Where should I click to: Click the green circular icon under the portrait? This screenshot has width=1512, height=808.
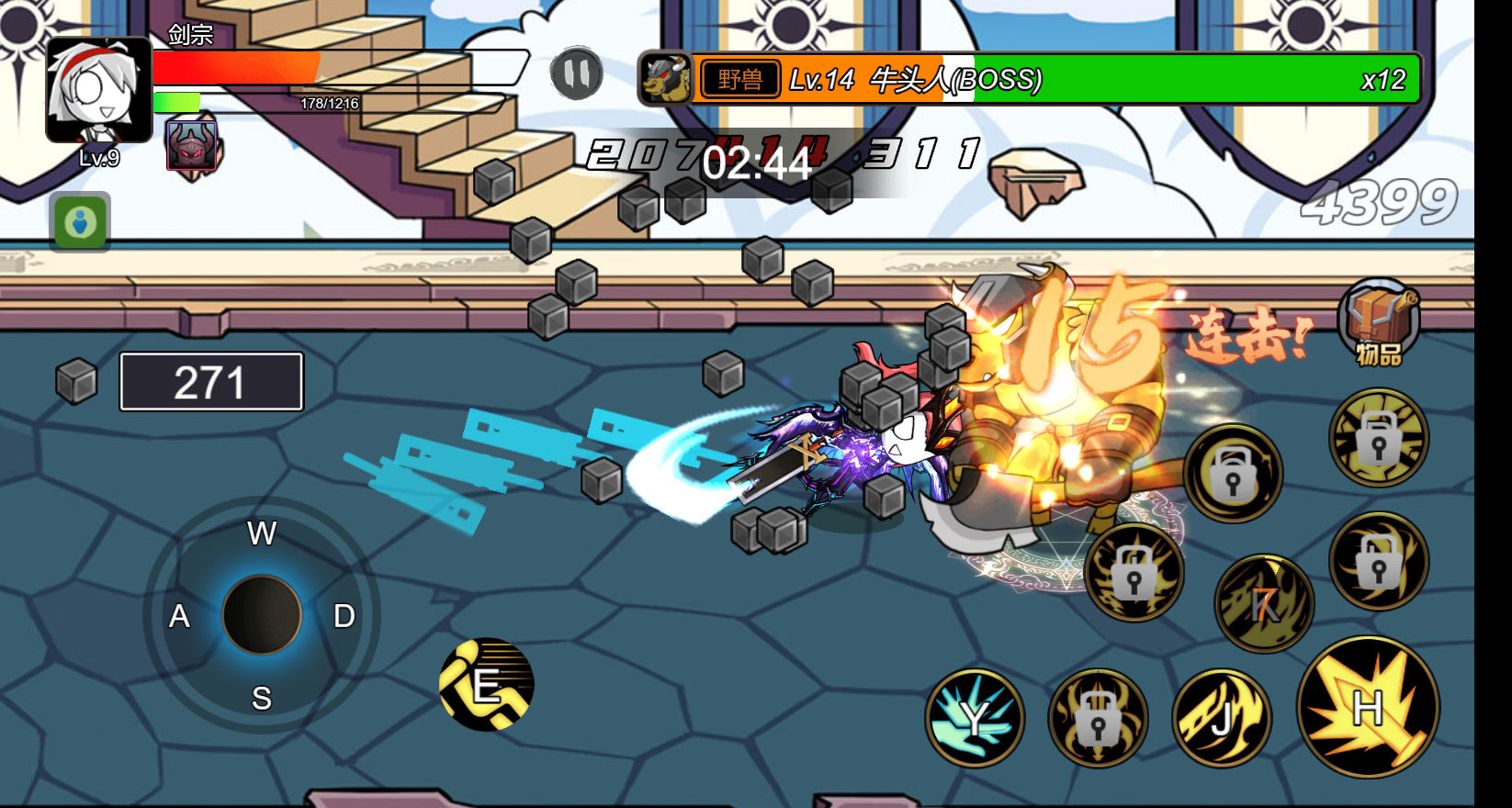[81, 222]
